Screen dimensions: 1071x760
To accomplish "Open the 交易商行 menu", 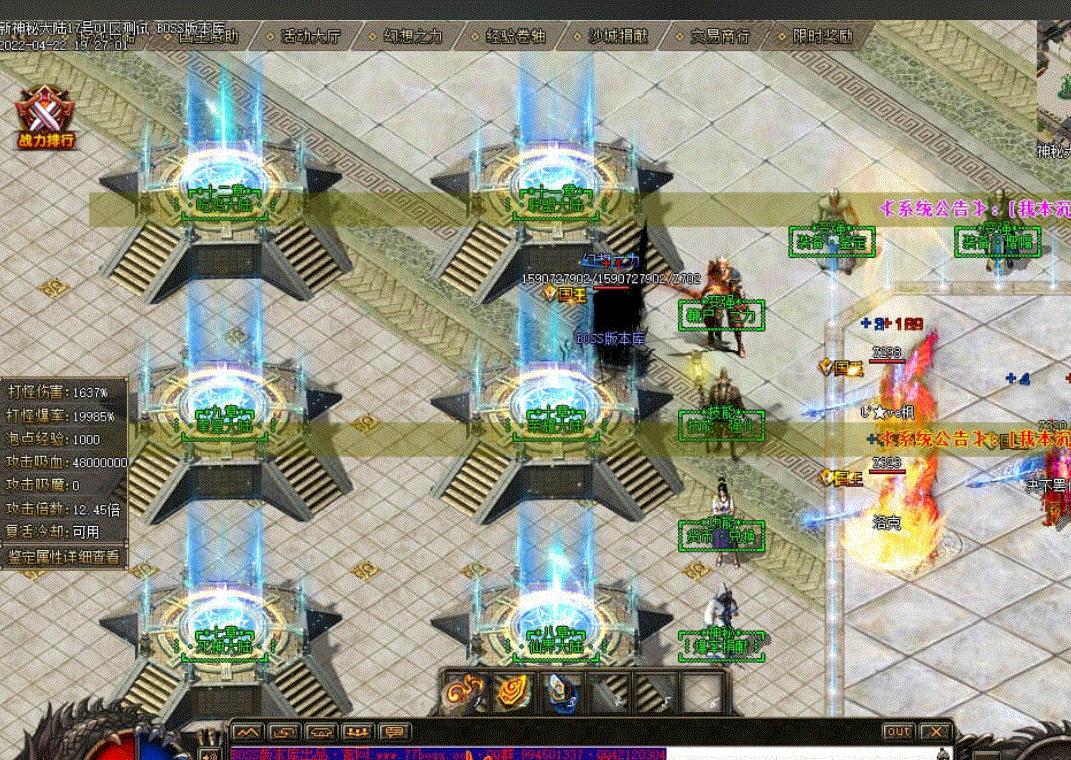I will [719, 37].
